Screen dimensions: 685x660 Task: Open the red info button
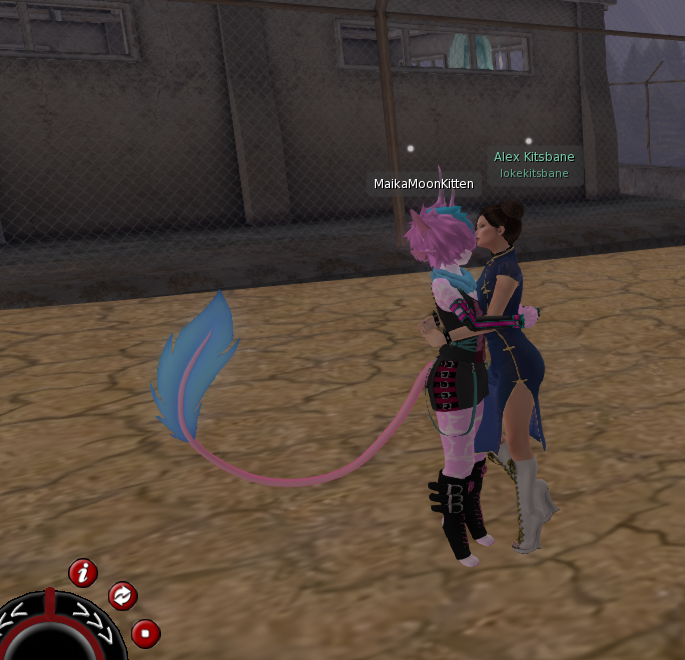[83, 573]
